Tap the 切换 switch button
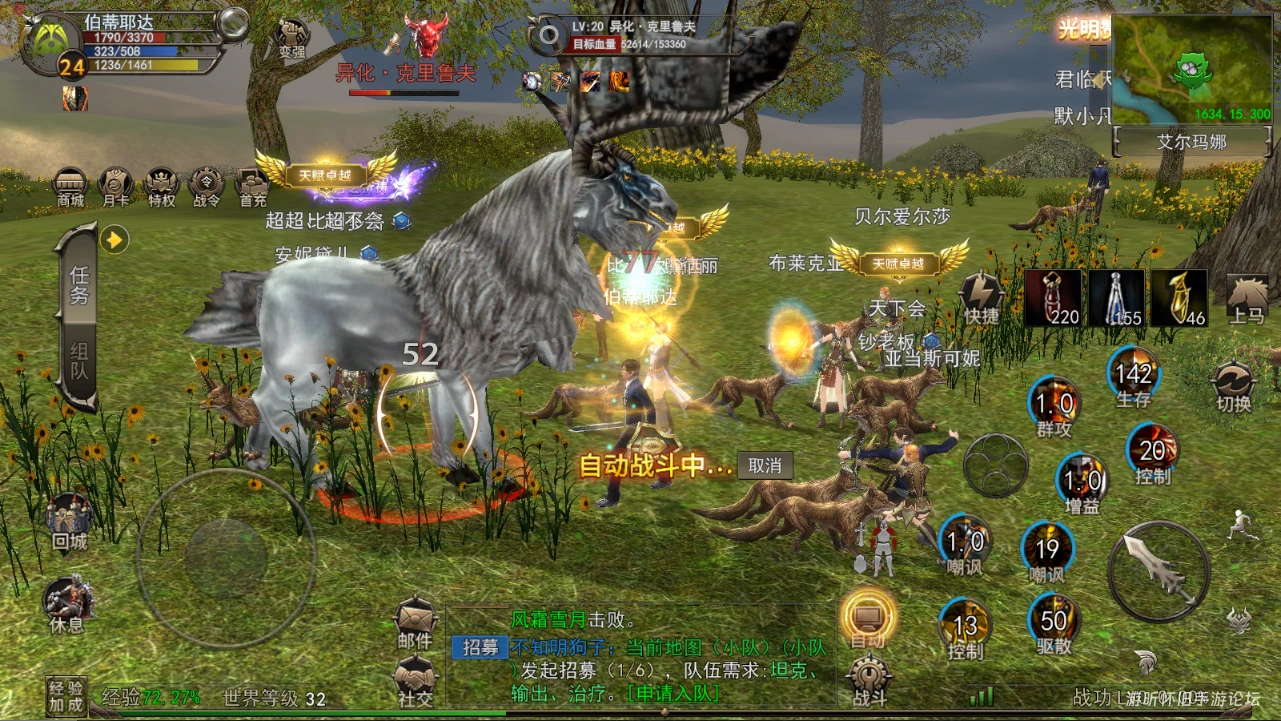The height and width of the screenshot is (721, 1281). [1233, 387]
